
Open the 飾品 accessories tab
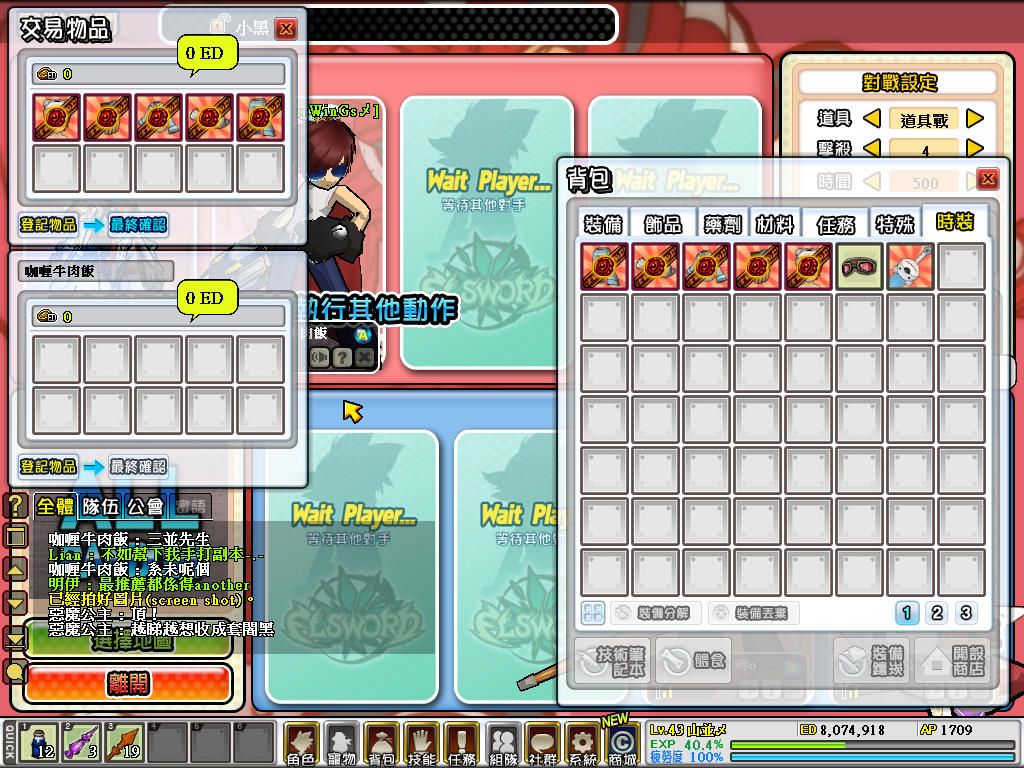point(663,224)
